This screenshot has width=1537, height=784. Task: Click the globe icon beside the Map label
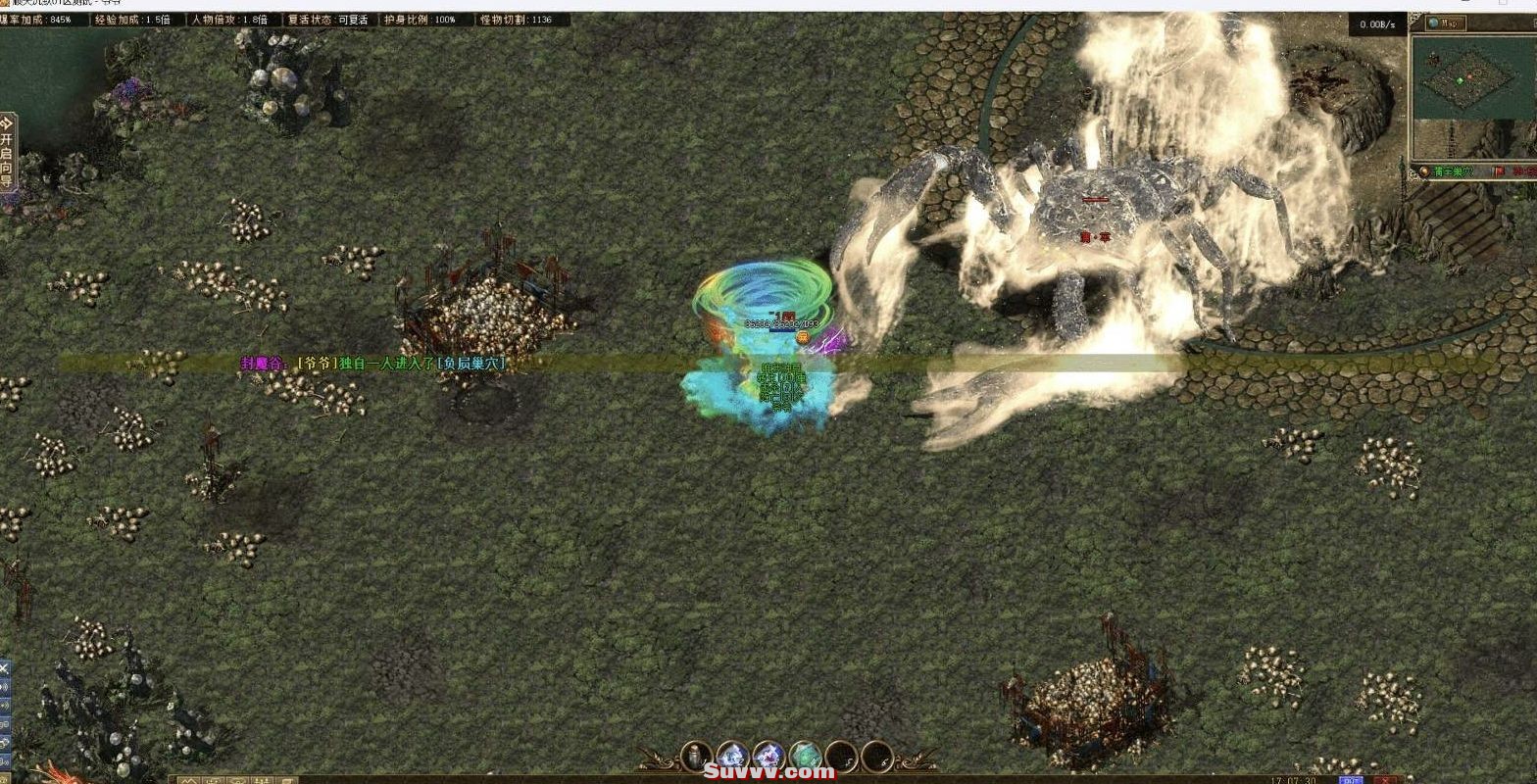[x=1434, y=23]
